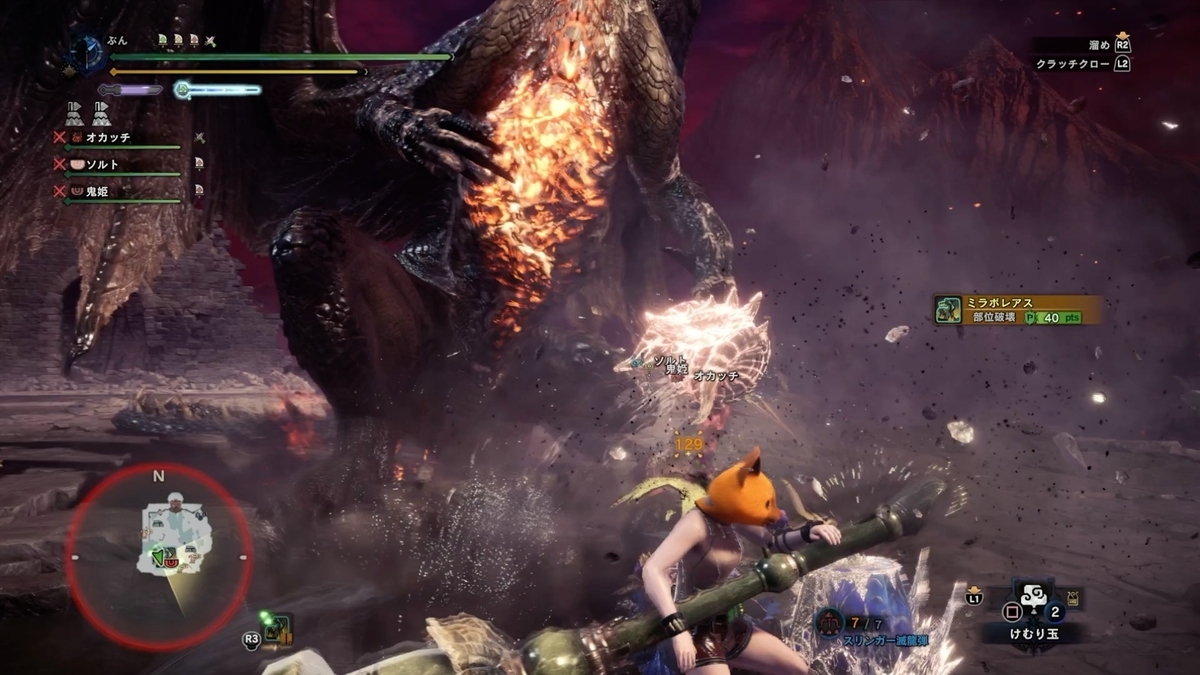Click the スリンガー滅龍弾 slinger ammo icon
This screenshot has height=675, width=1200.
point(828,622)
